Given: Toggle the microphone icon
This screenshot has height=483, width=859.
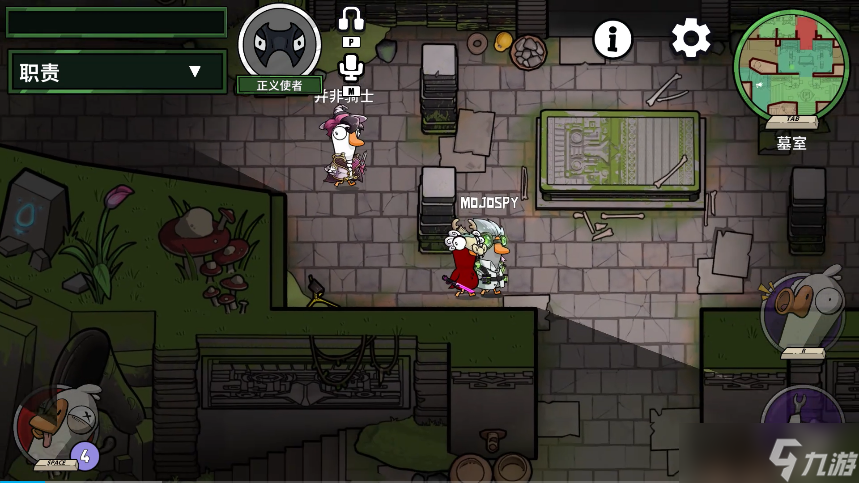Looking at the screenshot, I should point(350,67).
